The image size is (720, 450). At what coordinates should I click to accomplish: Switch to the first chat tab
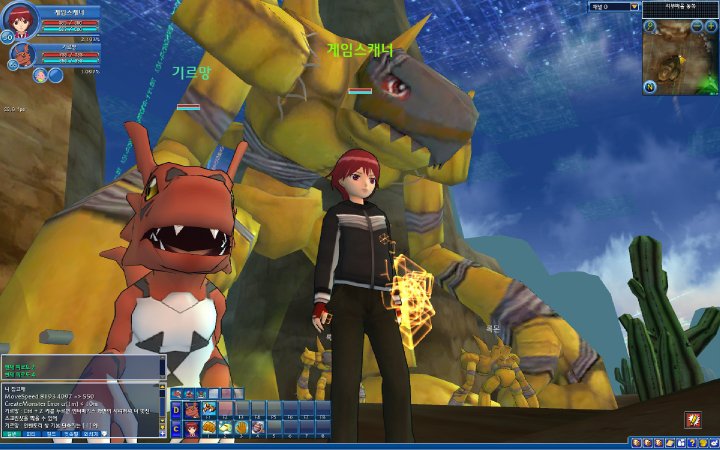coord(11,434)
